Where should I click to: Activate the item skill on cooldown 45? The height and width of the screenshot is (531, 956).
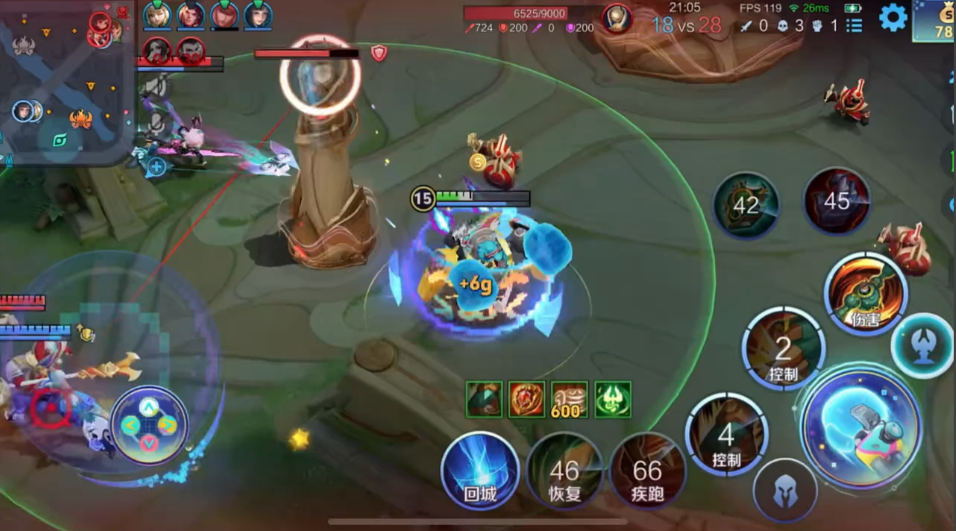click(836, 201)
